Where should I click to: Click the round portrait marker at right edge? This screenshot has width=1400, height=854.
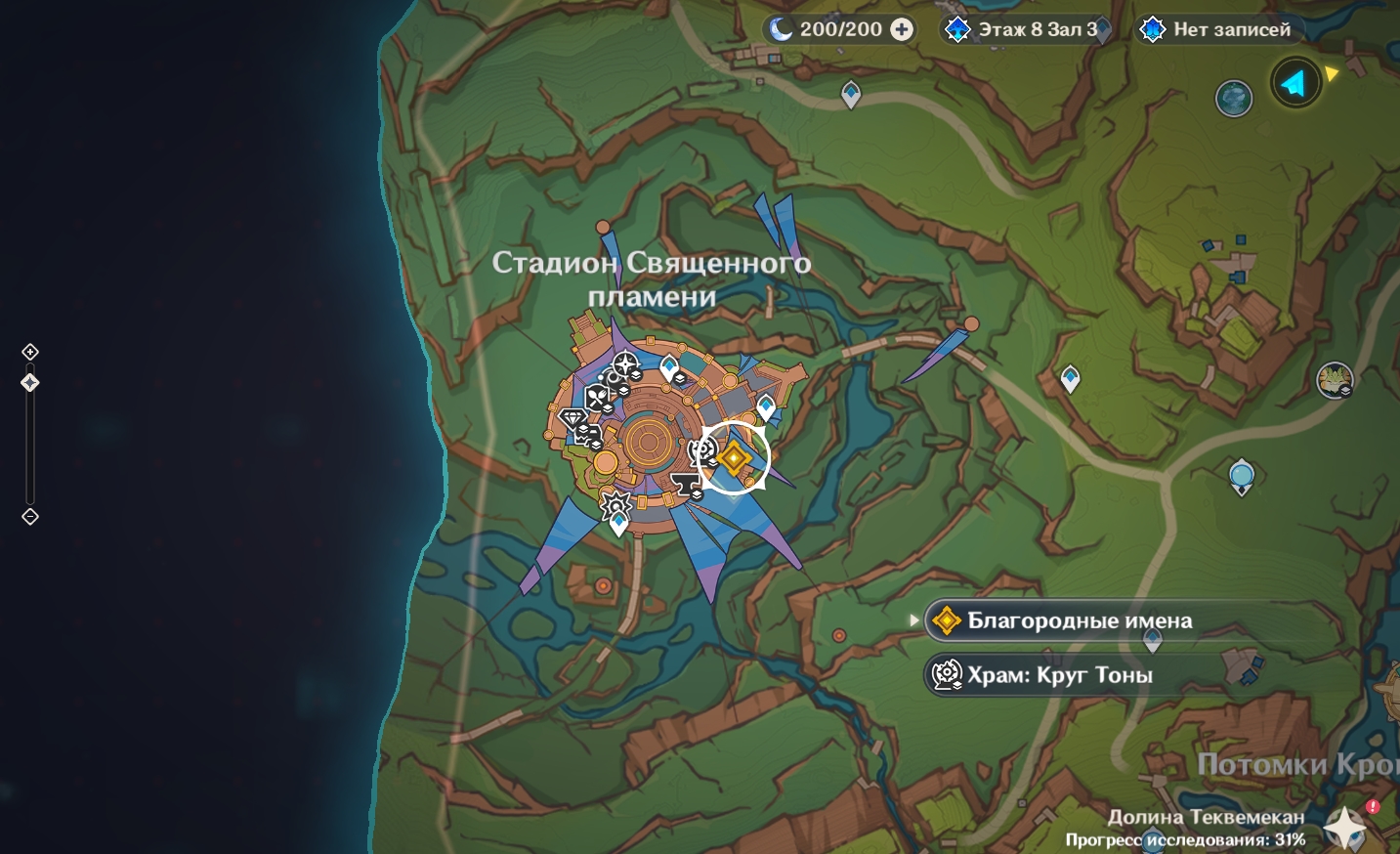click(x=1334, y=379)
